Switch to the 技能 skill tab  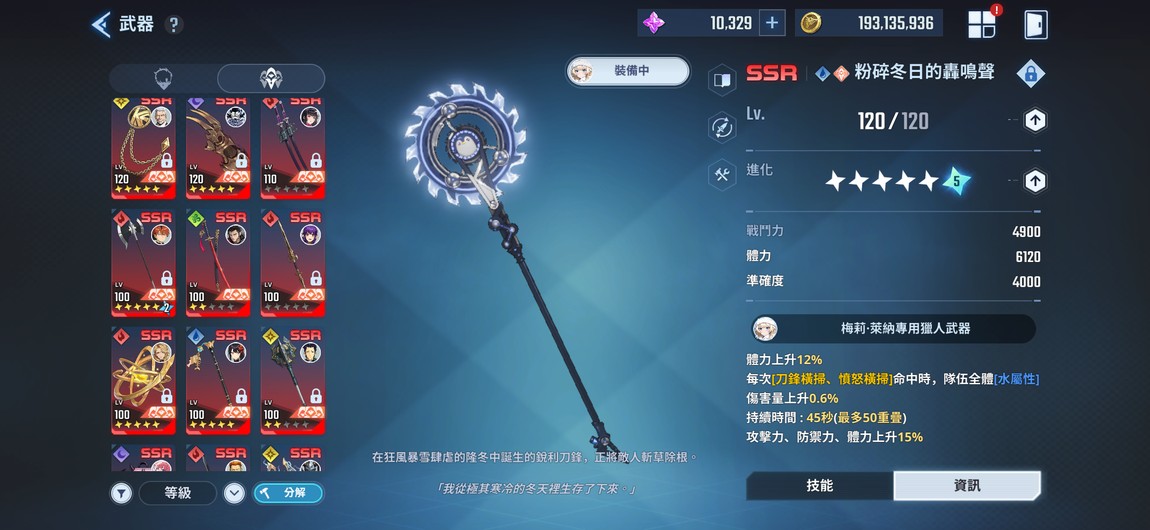[x=819, y=485]
